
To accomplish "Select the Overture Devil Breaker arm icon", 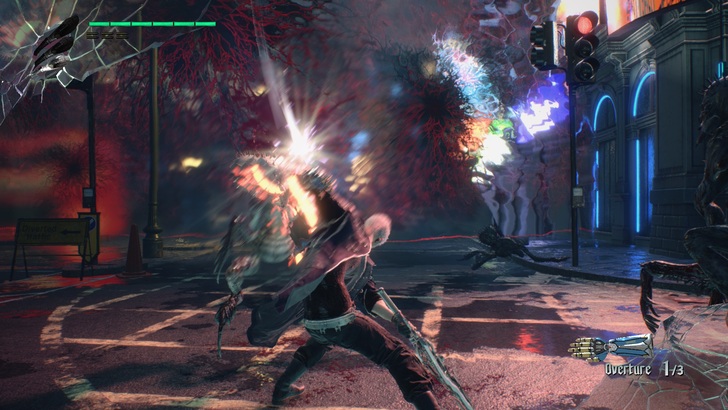I will click(x=611, y=347).
